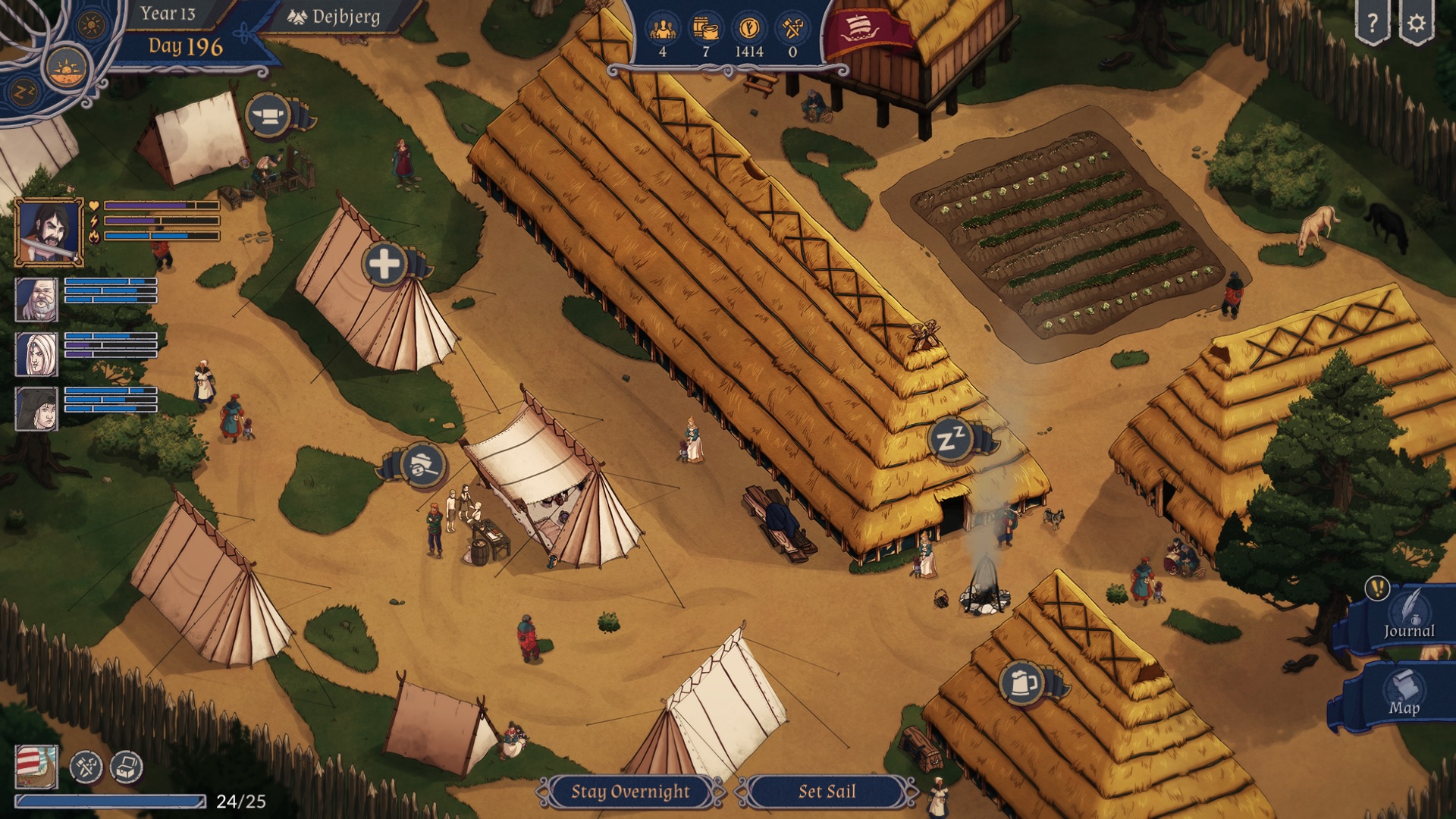Viewport: 1456px width, 819px height.
Task: Click the crew count icon
Action: 664,27
